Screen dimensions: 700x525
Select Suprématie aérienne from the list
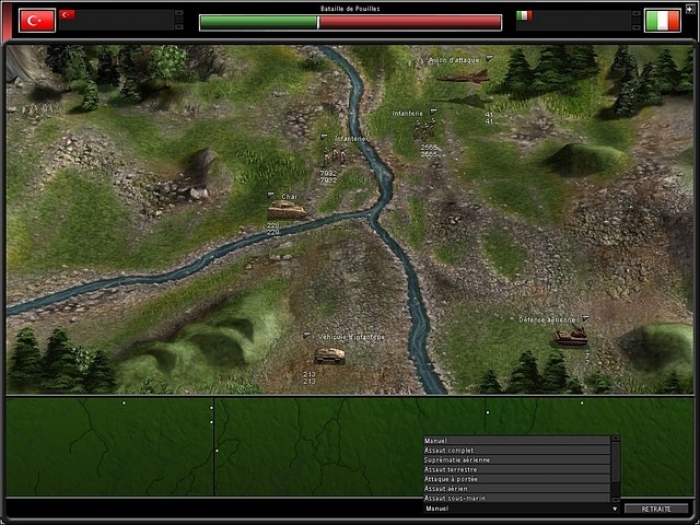(x=516, y=460)
